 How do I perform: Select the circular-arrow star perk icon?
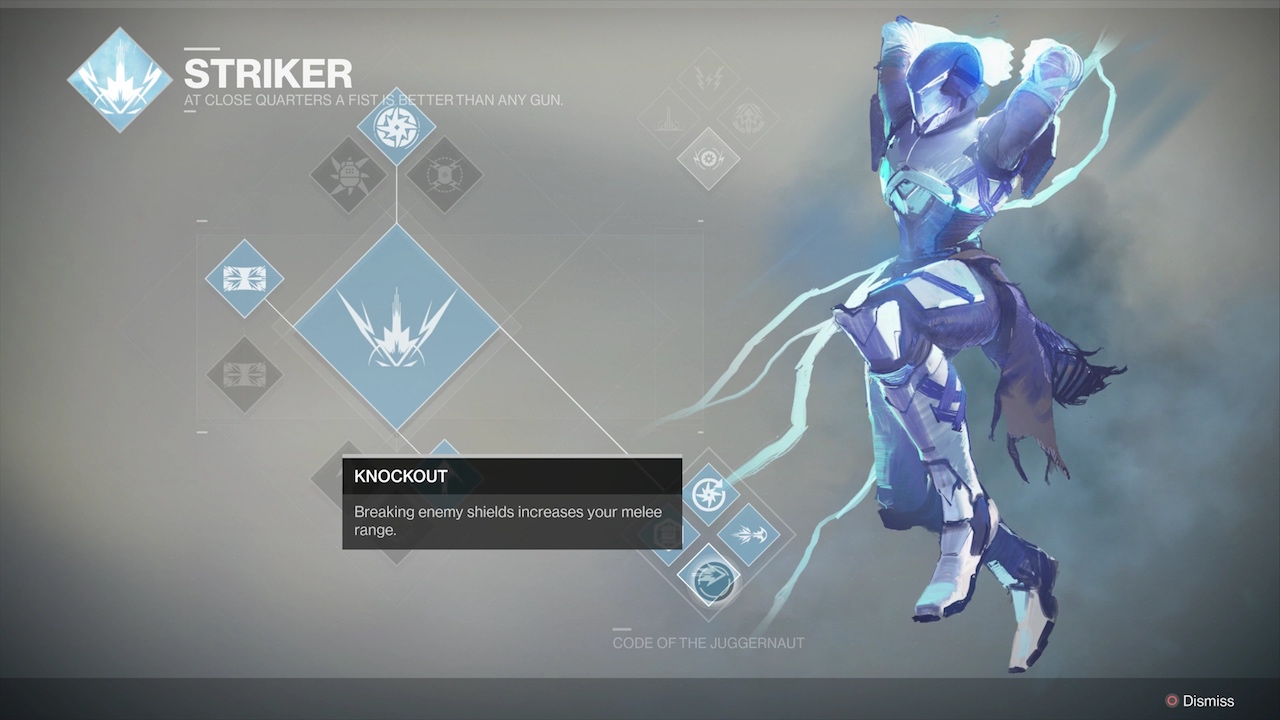click(x=708, y=493)
